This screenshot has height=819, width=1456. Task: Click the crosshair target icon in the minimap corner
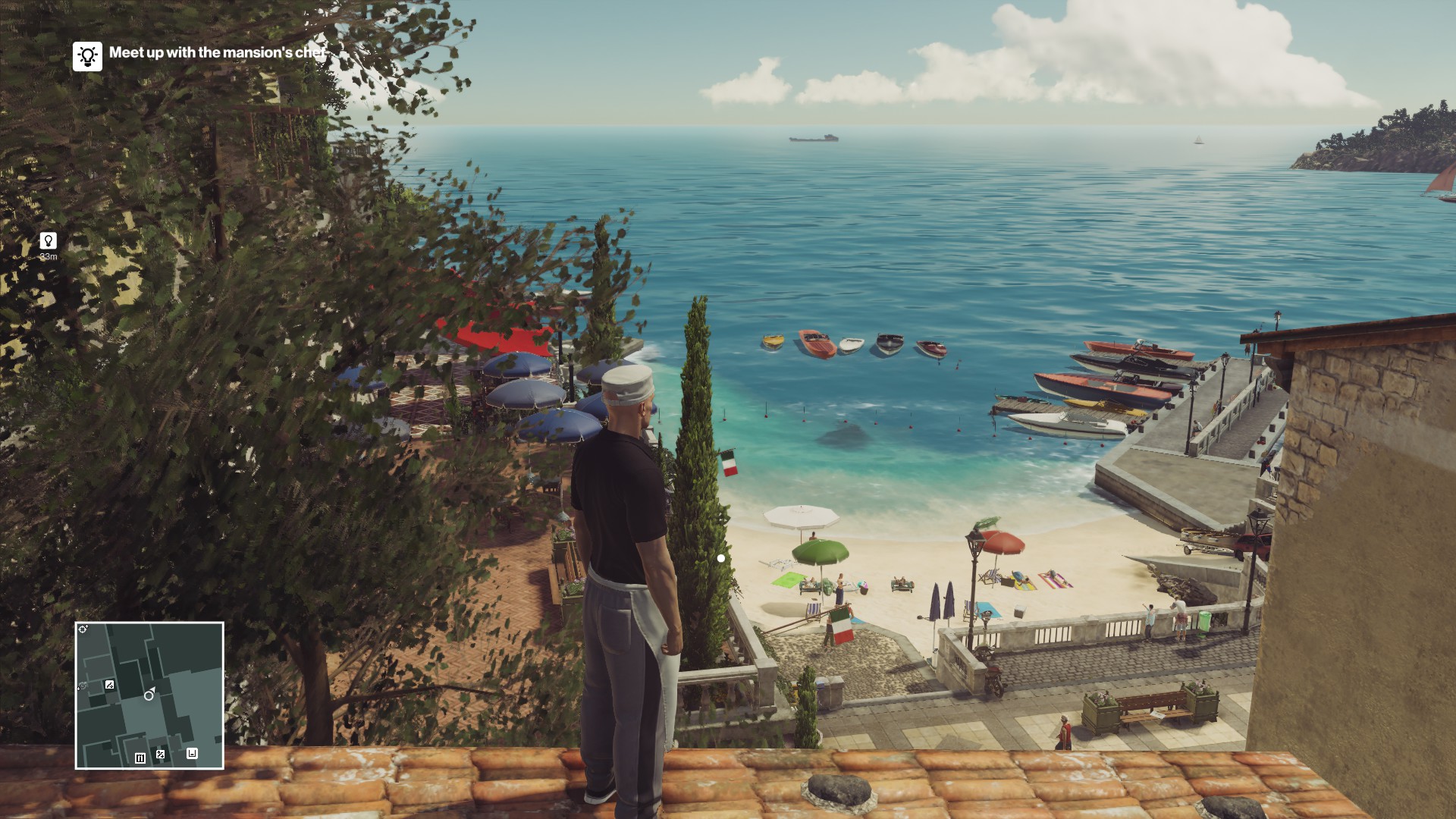coord(83,629)
